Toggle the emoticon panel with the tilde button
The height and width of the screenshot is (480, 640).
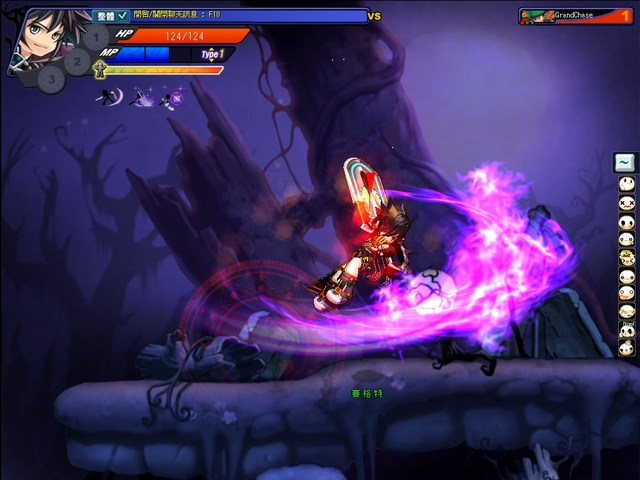pyautogui.click(x=625, y=162)
